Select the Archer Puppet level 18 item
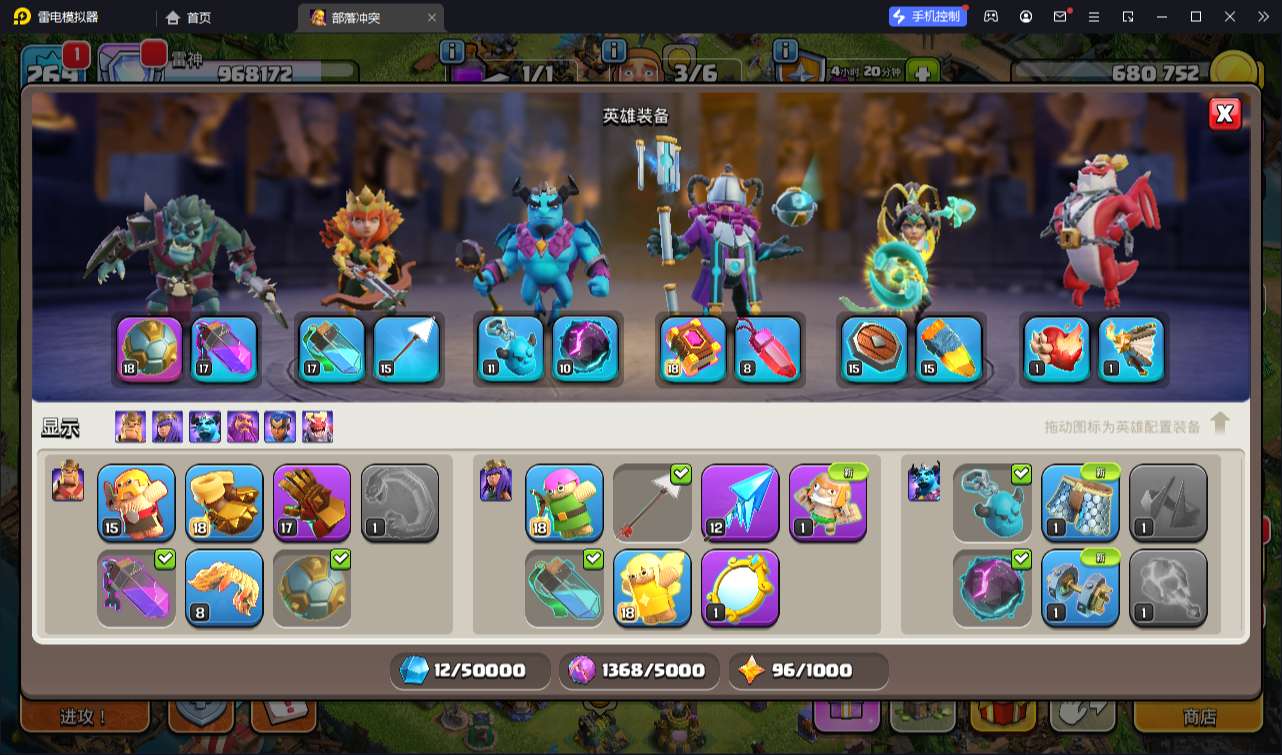This screenshot has height=755, width=1282. [x=564, y=502]
